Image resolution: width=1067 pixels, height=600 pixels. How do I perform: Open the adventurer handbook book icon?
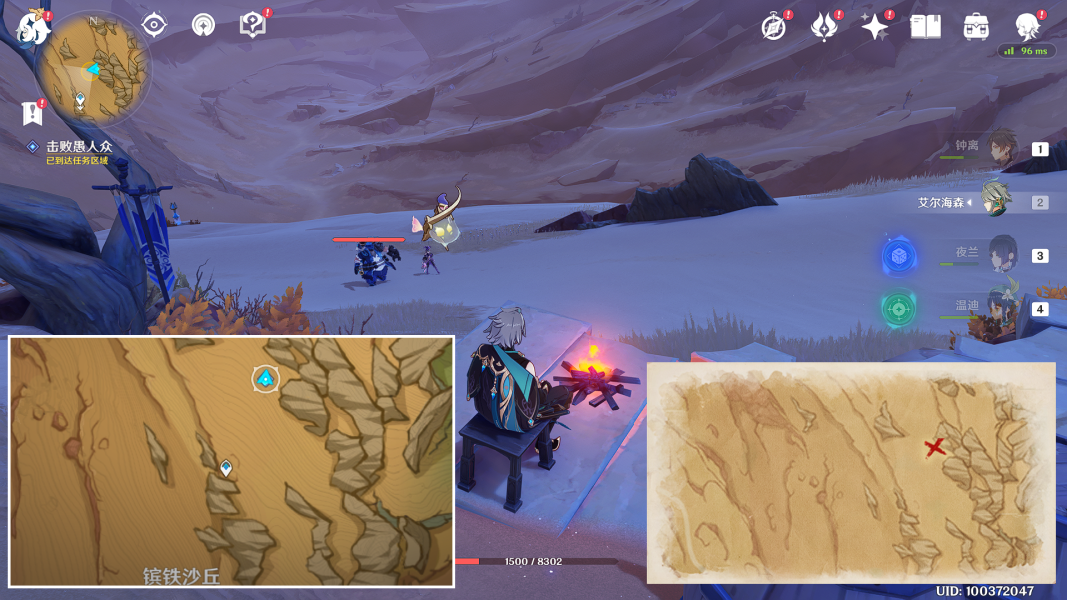pos(925,27)
